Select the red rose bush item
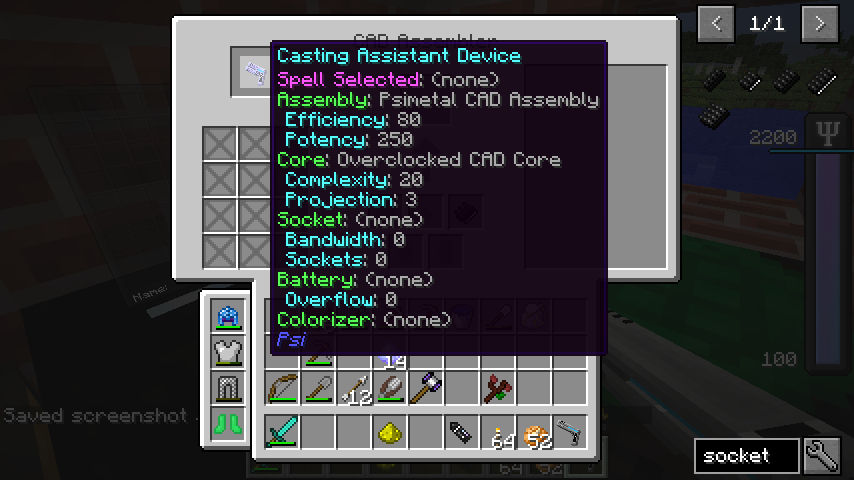This screenshot has width=854, height=480. click(x=498, y=387)
